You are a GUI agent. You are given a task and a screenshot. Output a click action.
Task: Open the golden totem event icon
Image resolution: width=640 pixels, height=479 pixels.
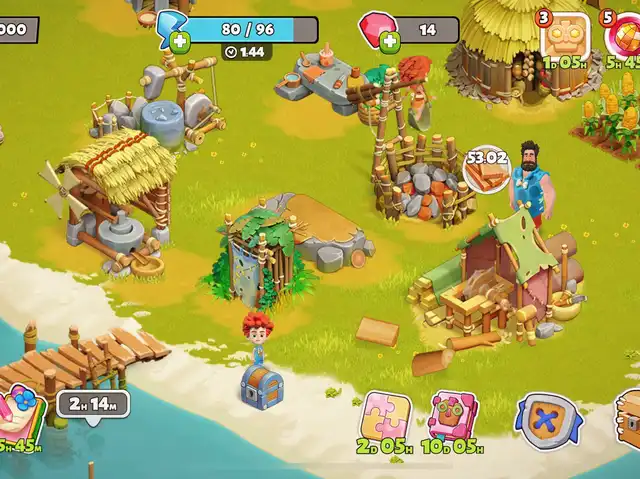pyautogui.click(x=565, y=36)
